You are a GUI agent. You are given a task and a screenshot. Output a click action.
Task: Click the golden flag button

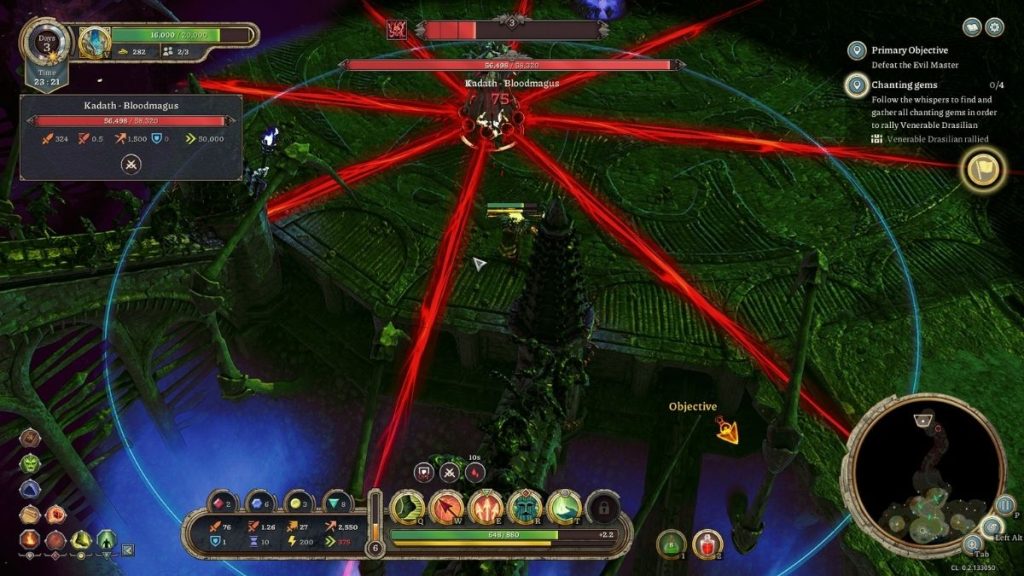(x=982, y=171)
